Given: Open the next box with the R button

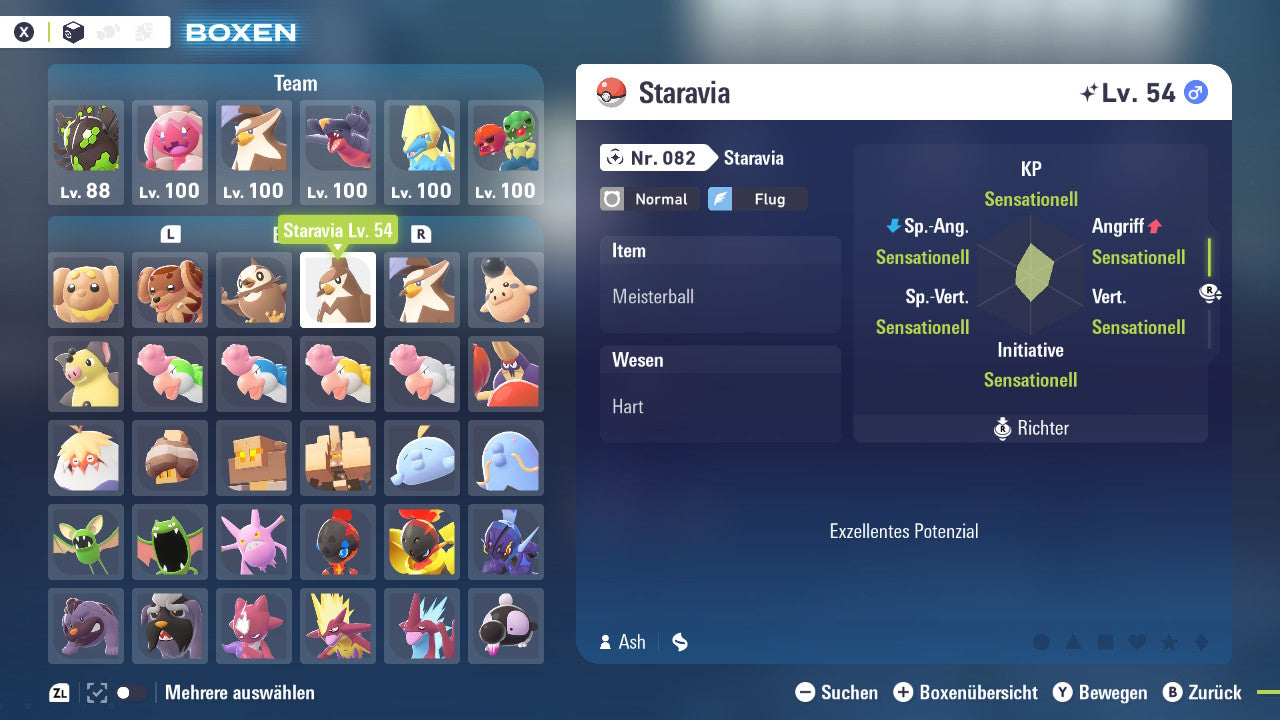Looking at the screenshot, I should [420, 232].
